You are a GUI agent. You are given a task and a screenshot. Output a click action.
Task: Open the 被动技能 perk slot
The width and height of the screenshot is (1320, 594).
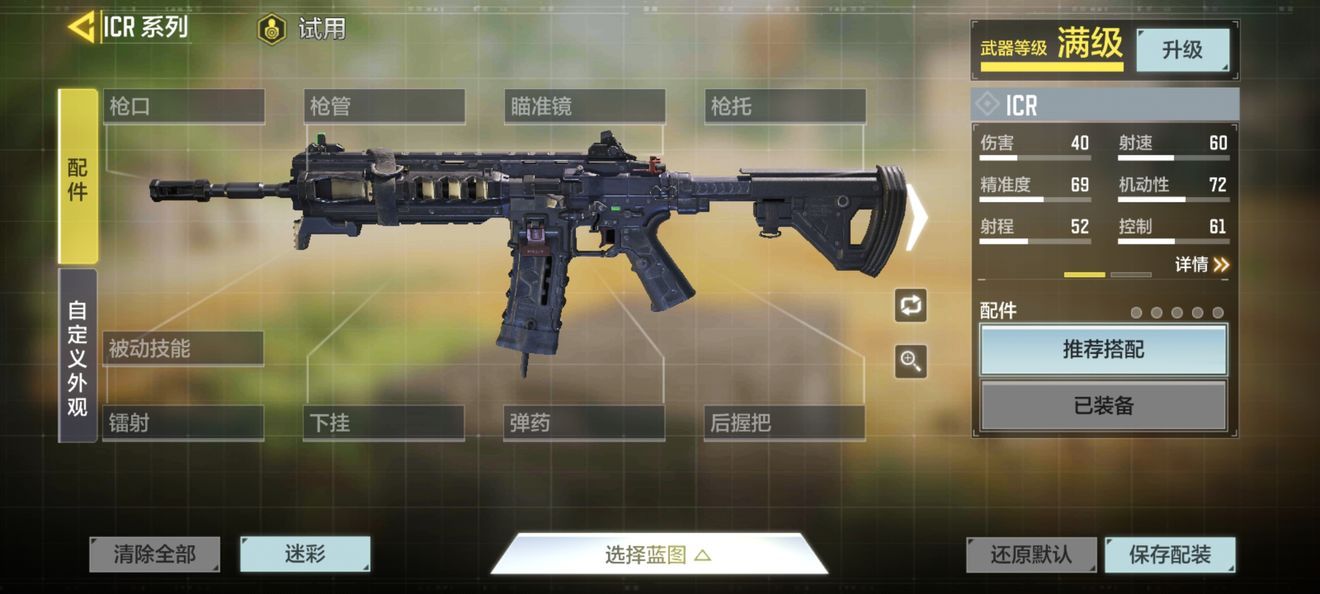[183, 349]
